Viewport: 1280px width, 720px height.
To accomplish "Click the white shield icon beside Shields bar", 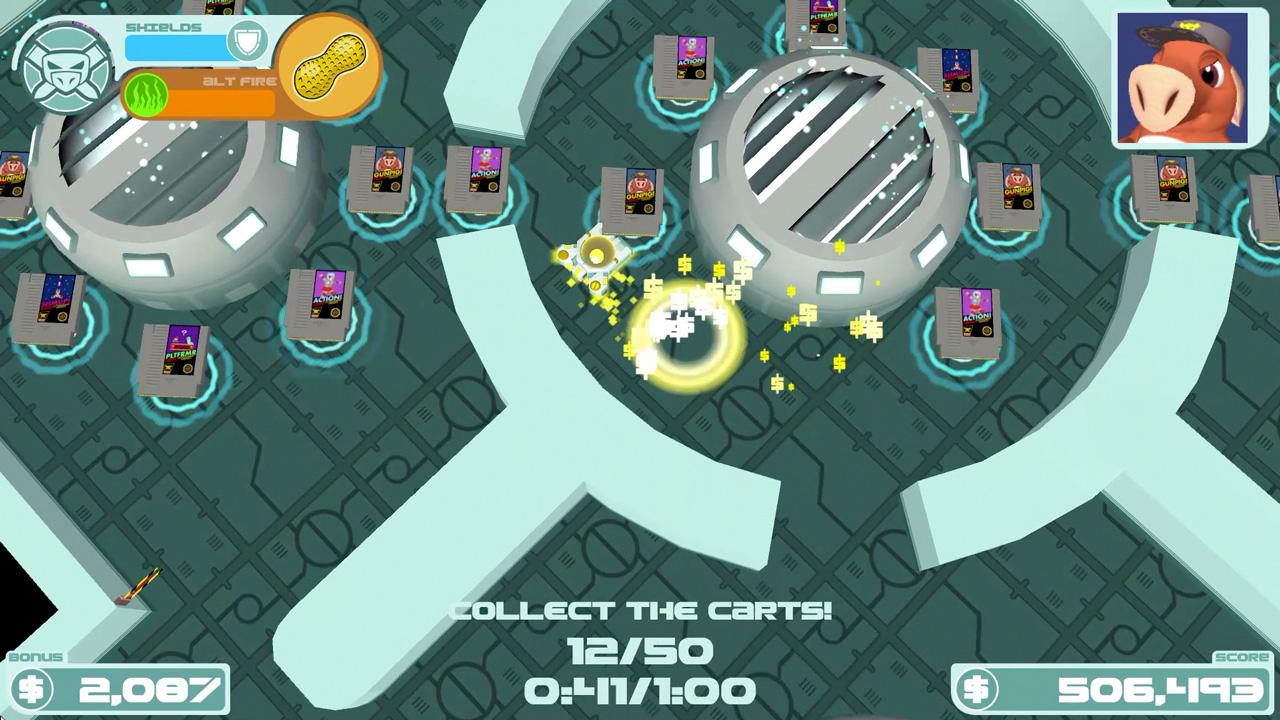I will (248, 41).
